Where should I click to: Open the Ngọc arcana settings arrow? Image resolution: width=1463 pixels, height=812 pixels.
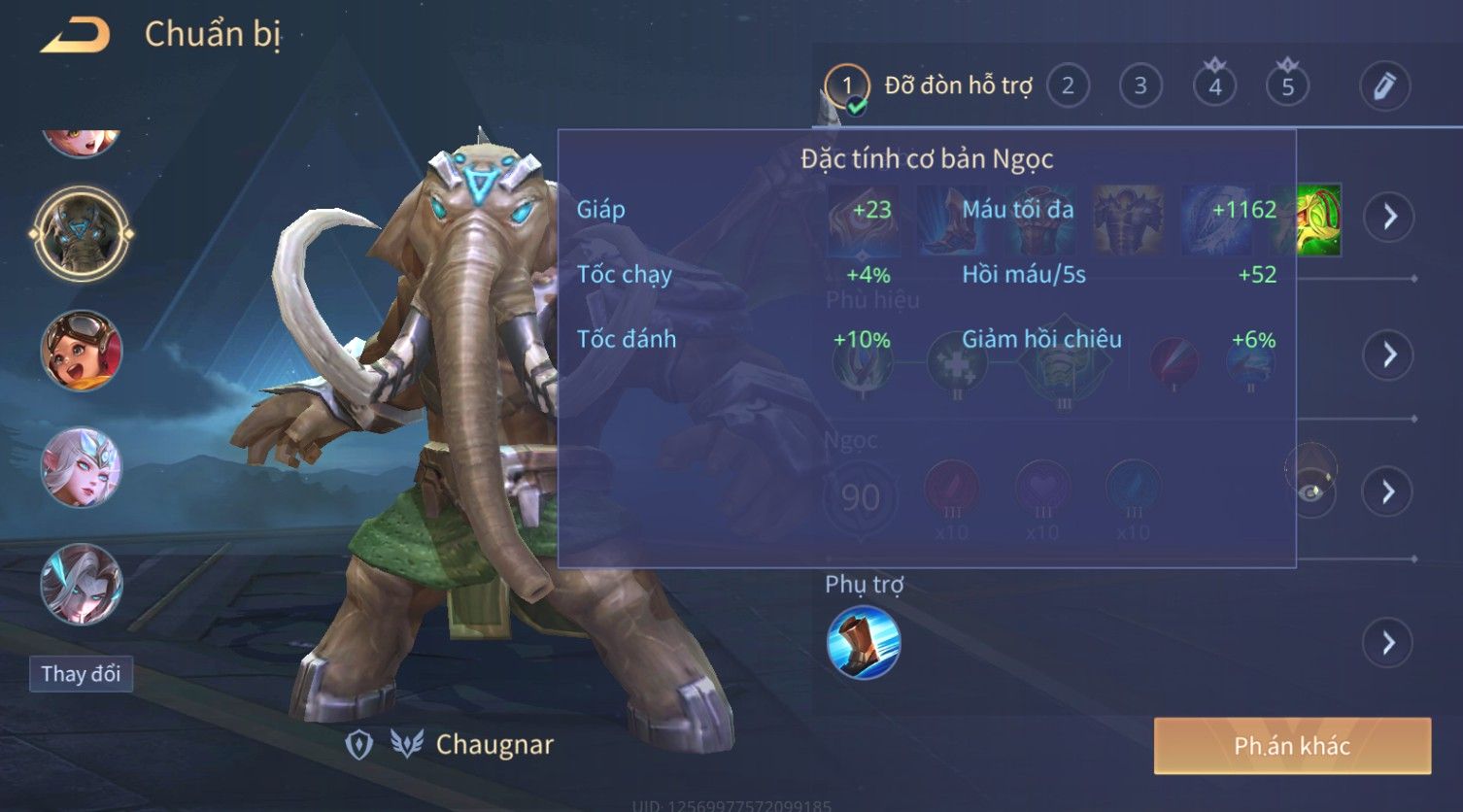pyautogui.click(x=1389, y=491)
